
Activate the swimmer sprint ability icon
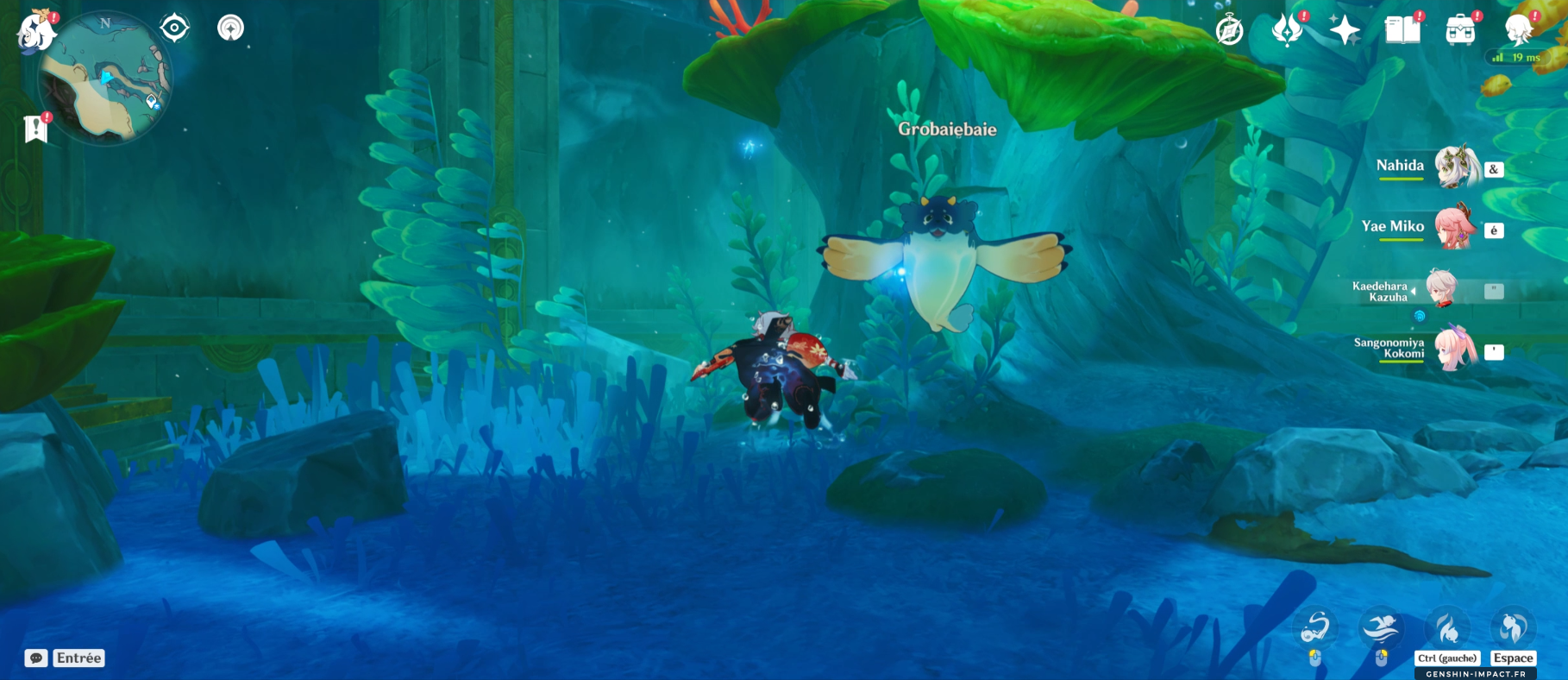coord(1381,627)
